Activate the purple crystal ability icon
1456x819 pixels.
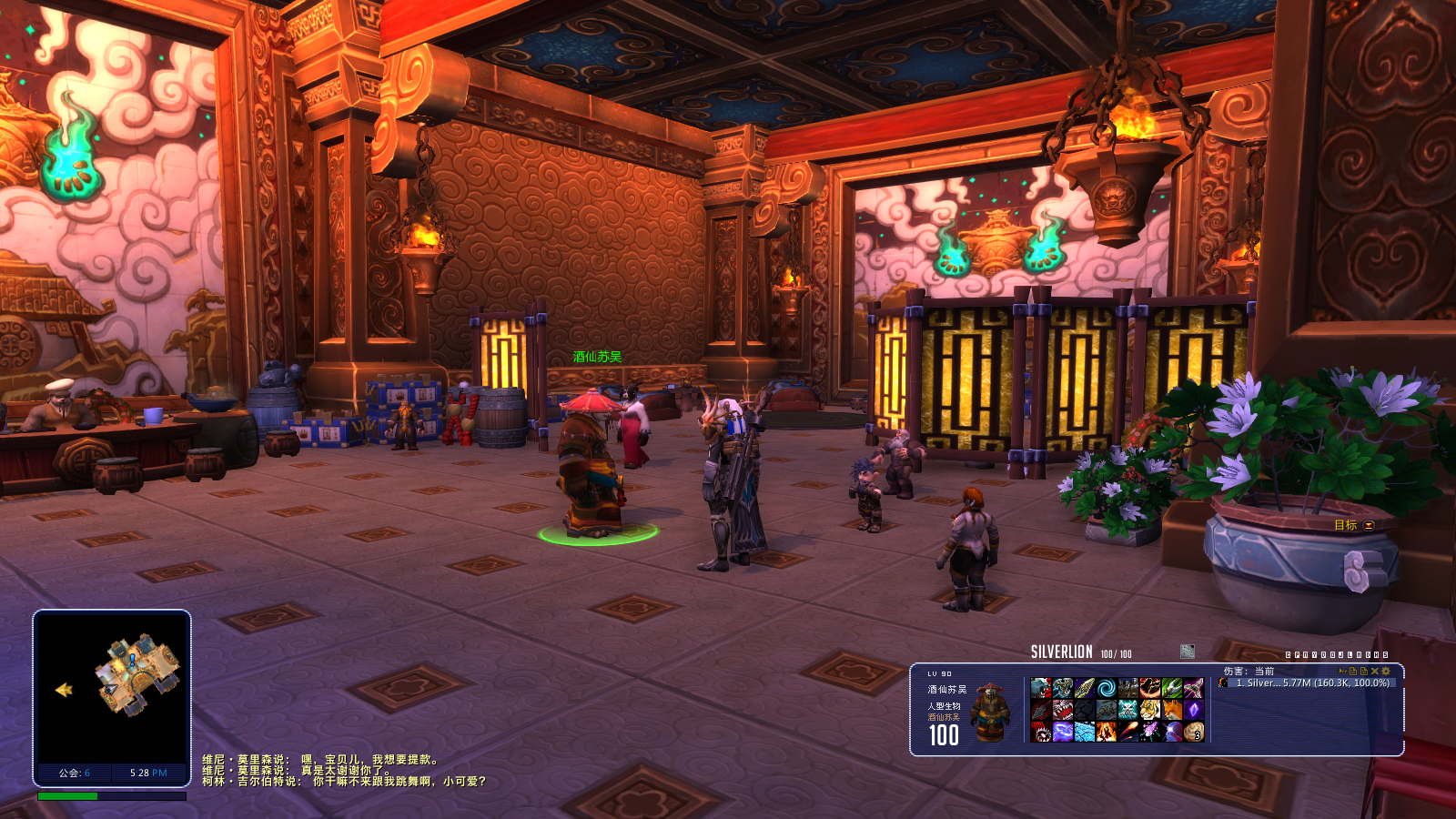[x=1194, y=710]
